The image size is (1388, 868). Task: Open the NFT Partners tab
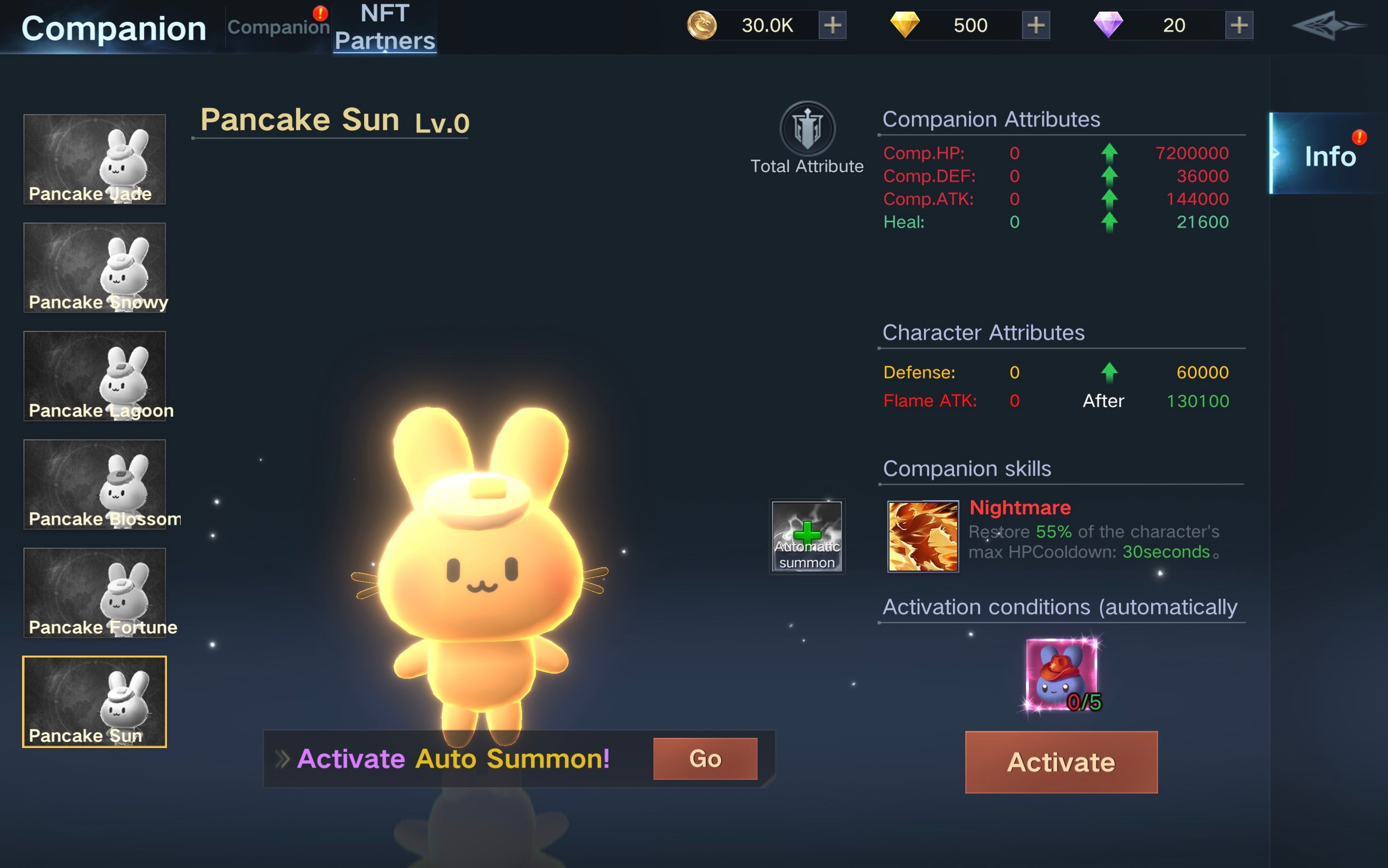(x=385, y=27)
